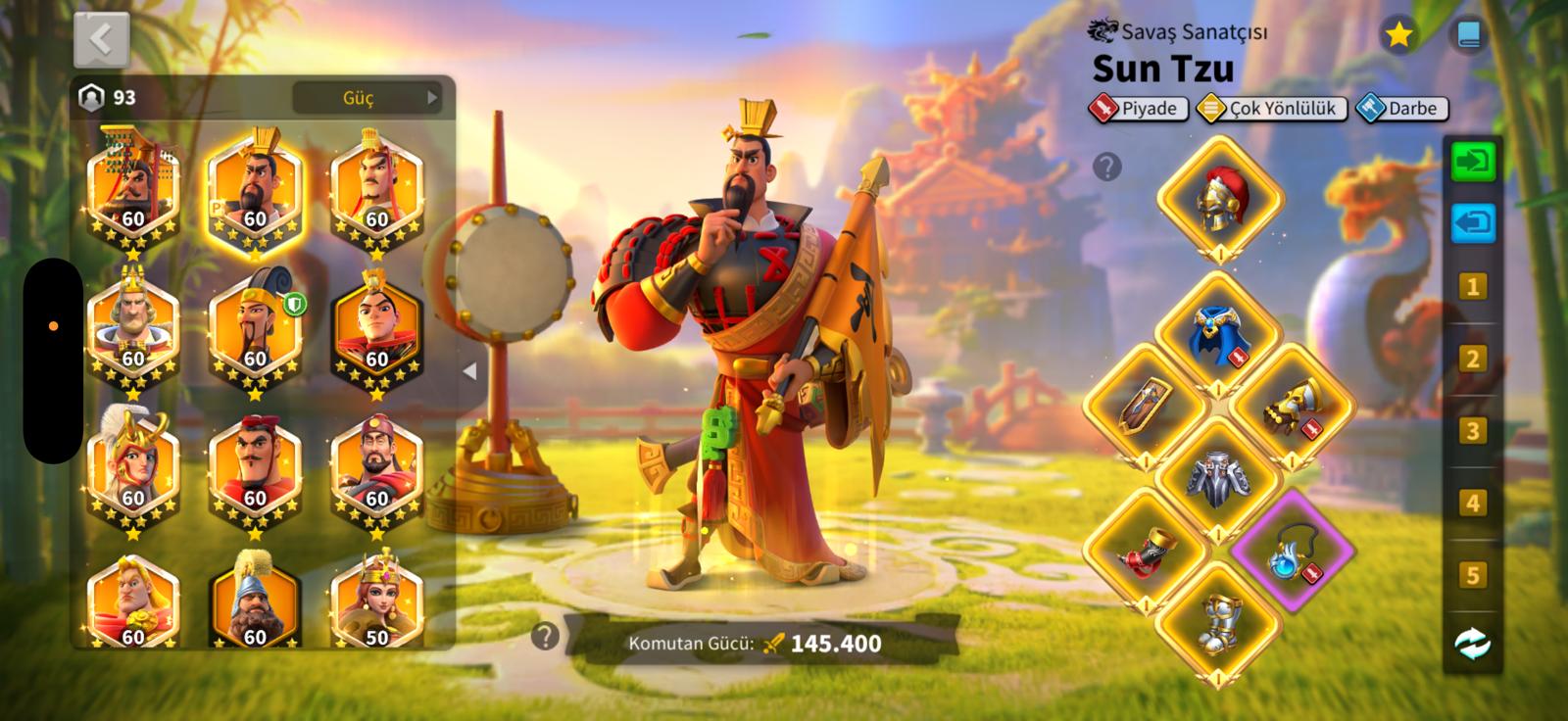Open the shield weapon equipment slot
Image resolution: width=1568 pixels, height=721 pixels.
[1144, 406]
